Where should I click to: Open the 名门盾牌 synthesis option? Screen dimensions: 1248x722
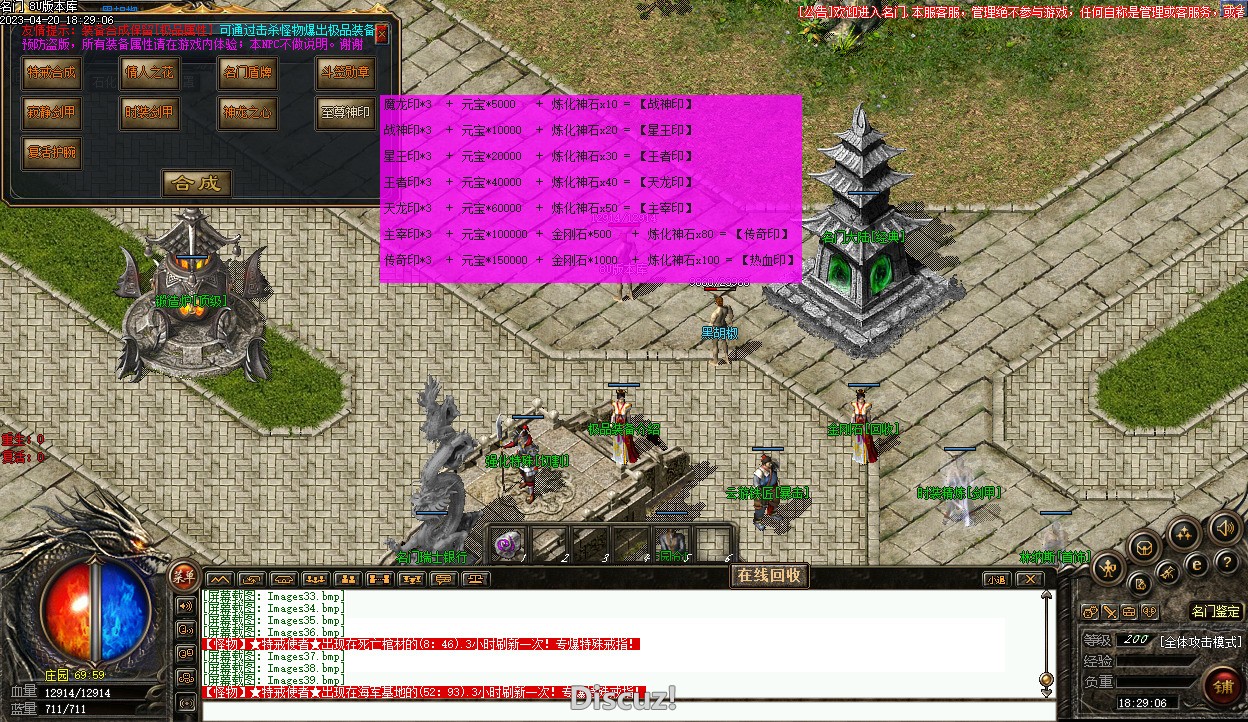[247, 73]
